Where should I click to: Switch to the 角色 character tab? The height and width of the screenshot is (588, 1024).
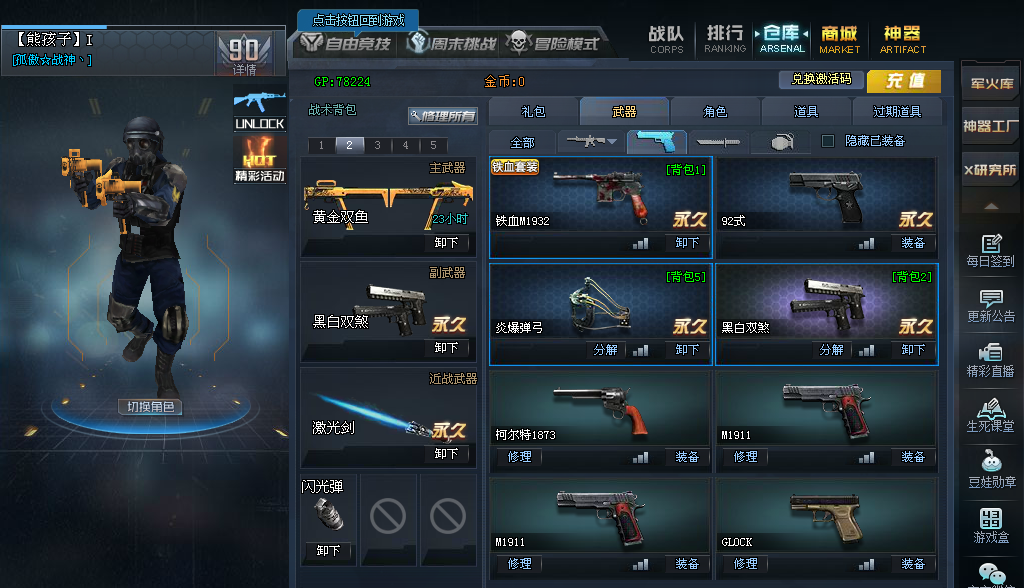pos(715,112)
